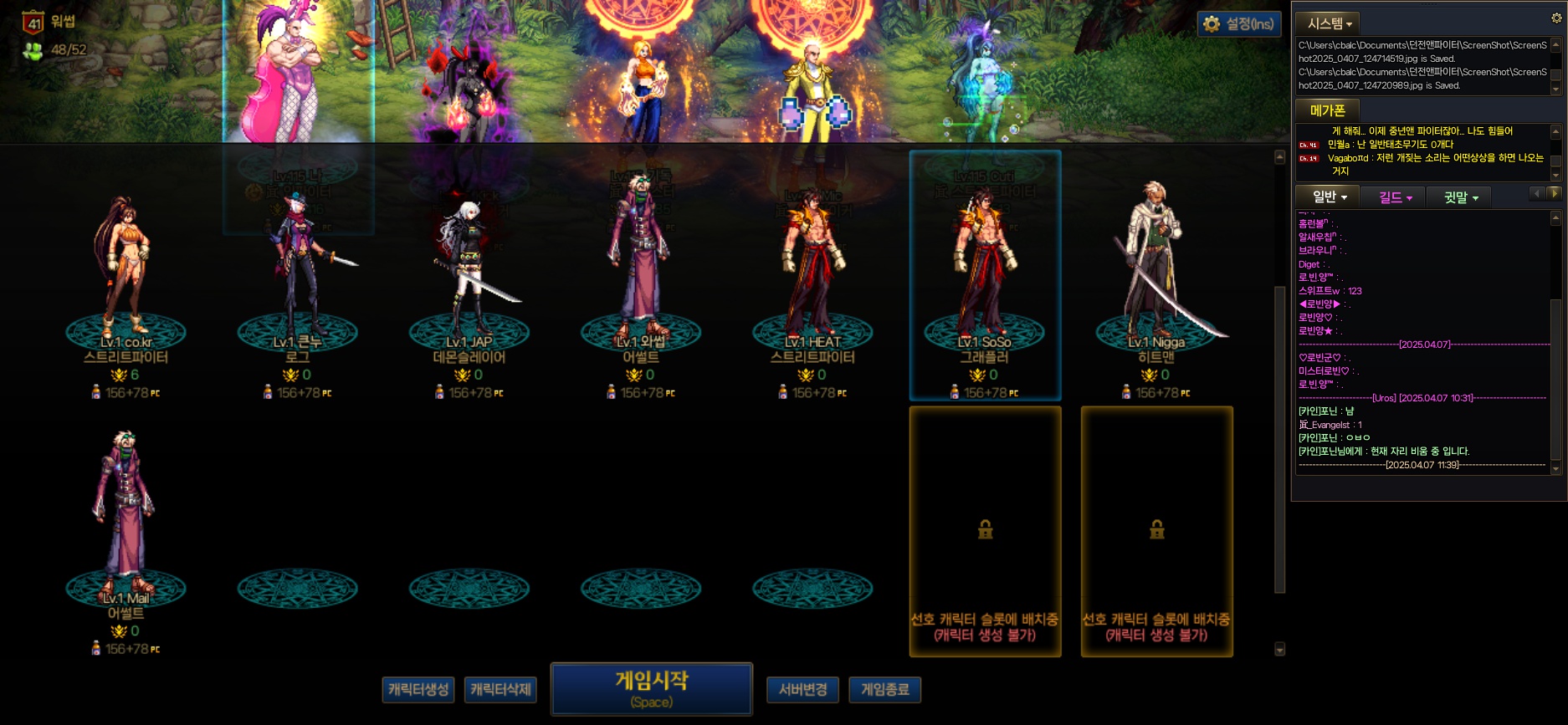The image size is (1568, 725).
Task: Open character creation via 캐릭터생성
Action: (x=418, y=689)
